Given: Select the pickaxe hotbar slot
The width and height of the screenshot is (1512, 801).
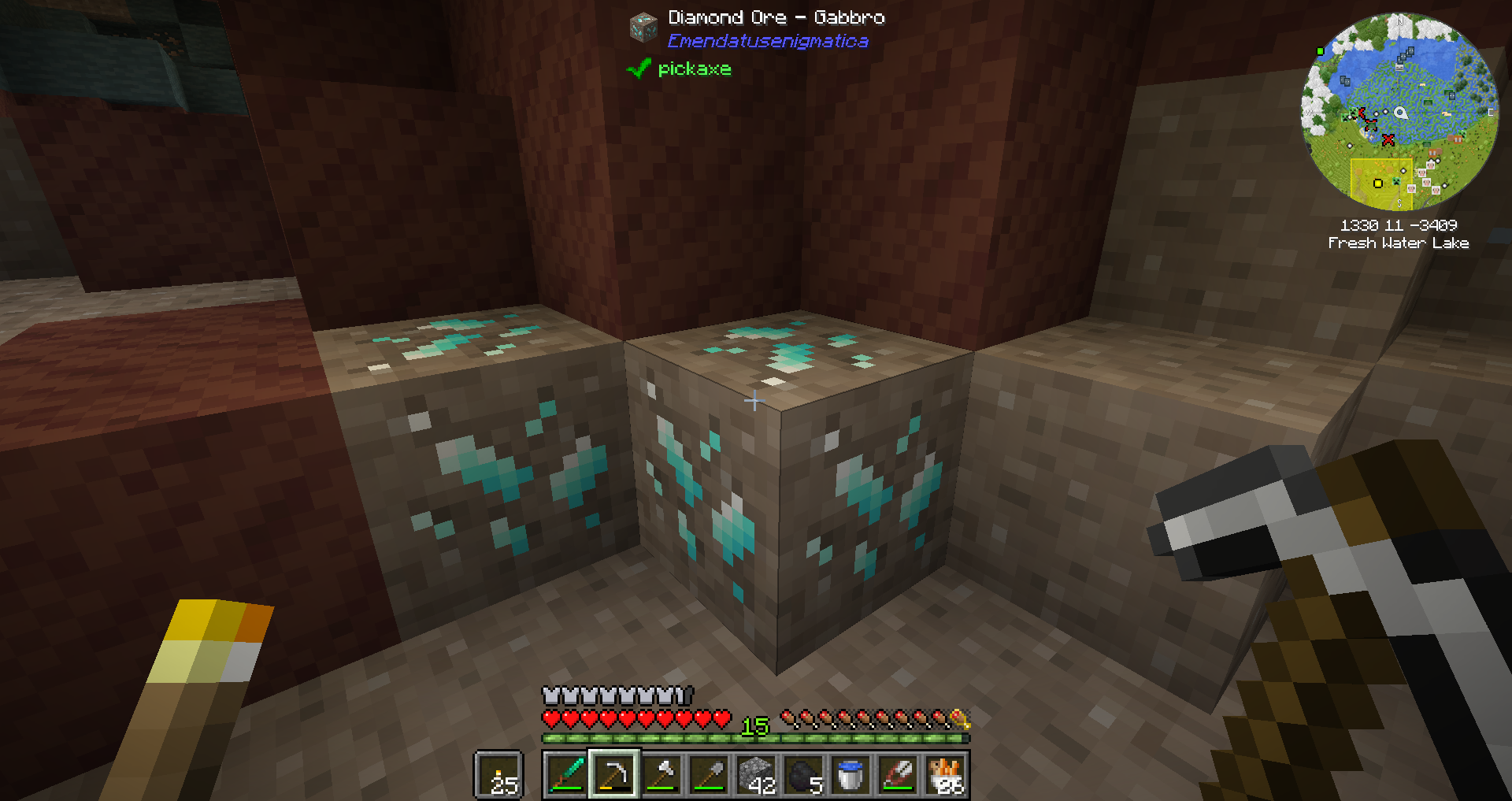Looking at the screenshot, I should coord(614,775).
